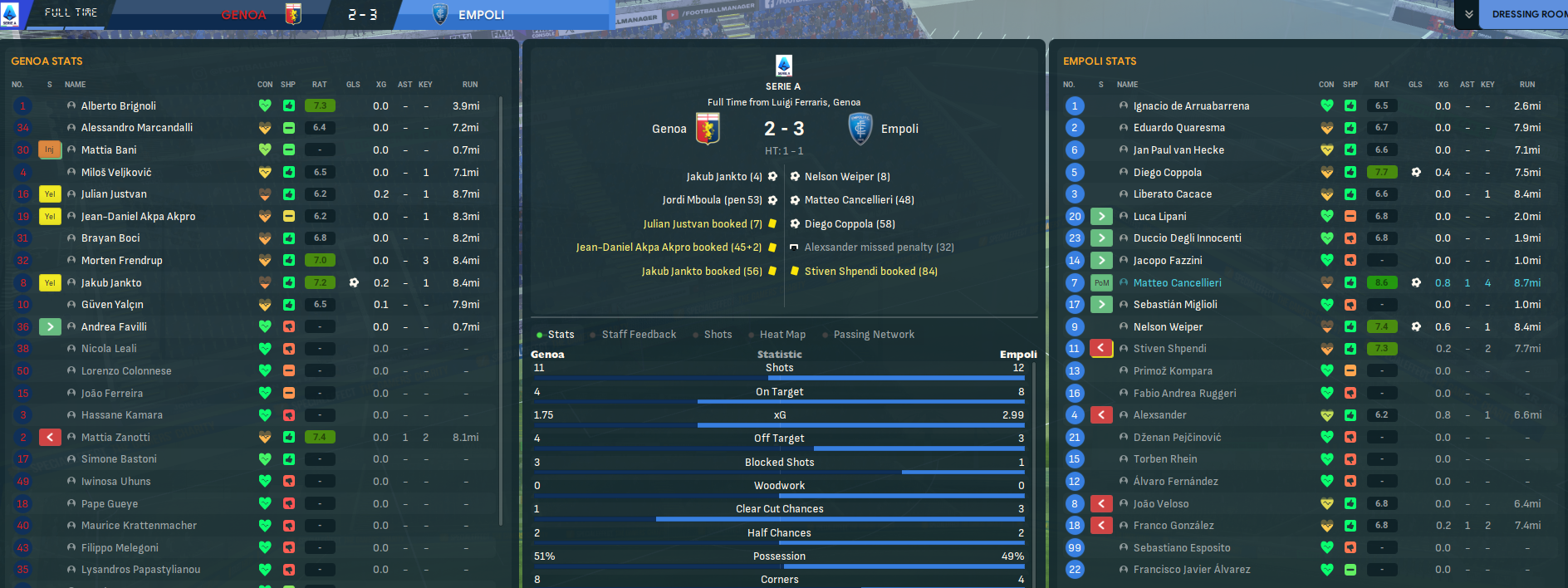
Task: Select the Stats tab
Action: click(561, 335)
